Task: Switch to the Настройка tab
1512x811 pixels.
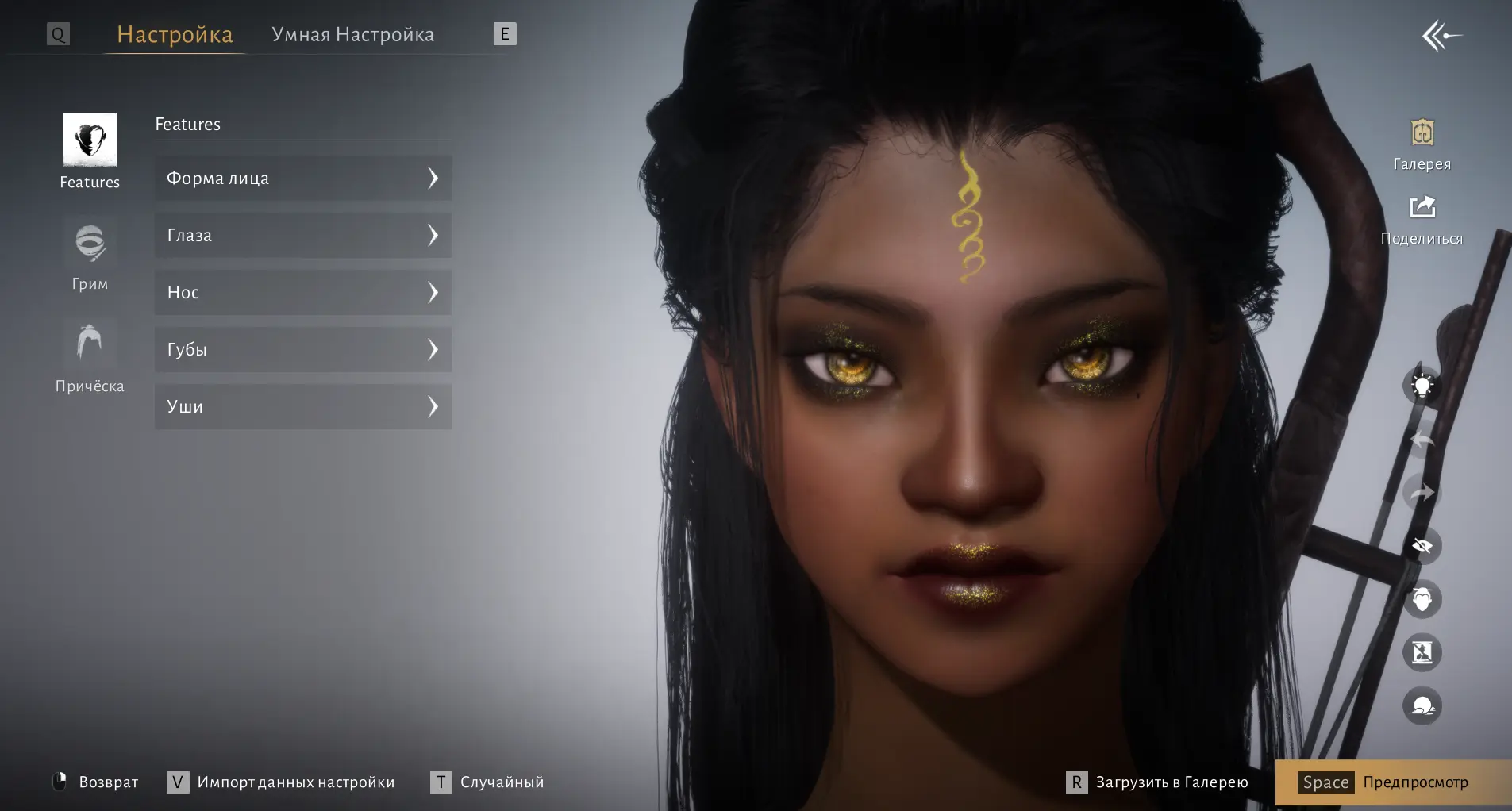Action: 175,35
